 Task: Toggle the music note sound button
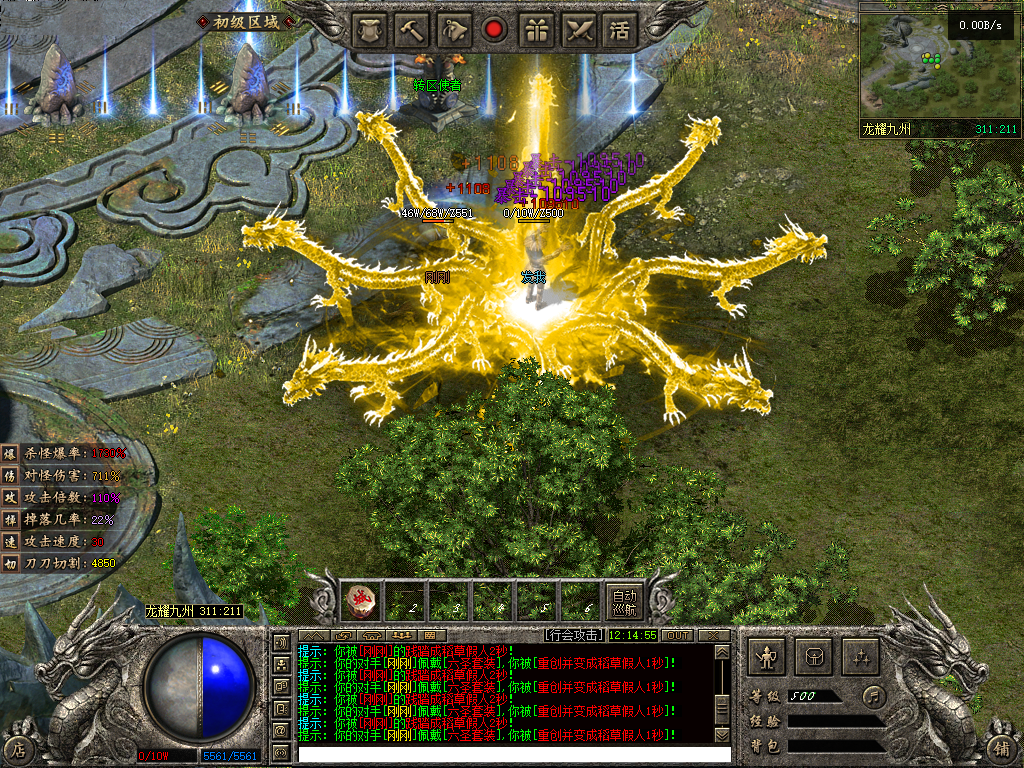click(x=873, y=695)
